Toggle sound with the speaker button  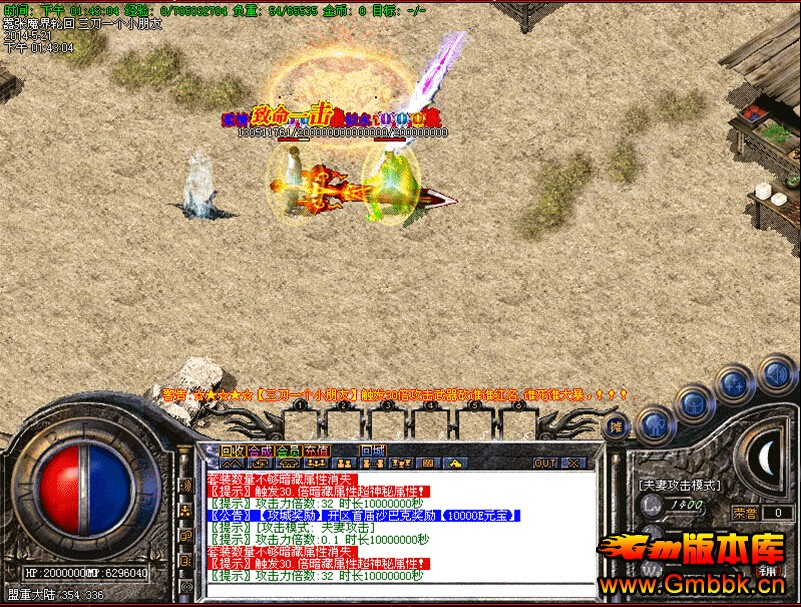(x=775, y=374)
